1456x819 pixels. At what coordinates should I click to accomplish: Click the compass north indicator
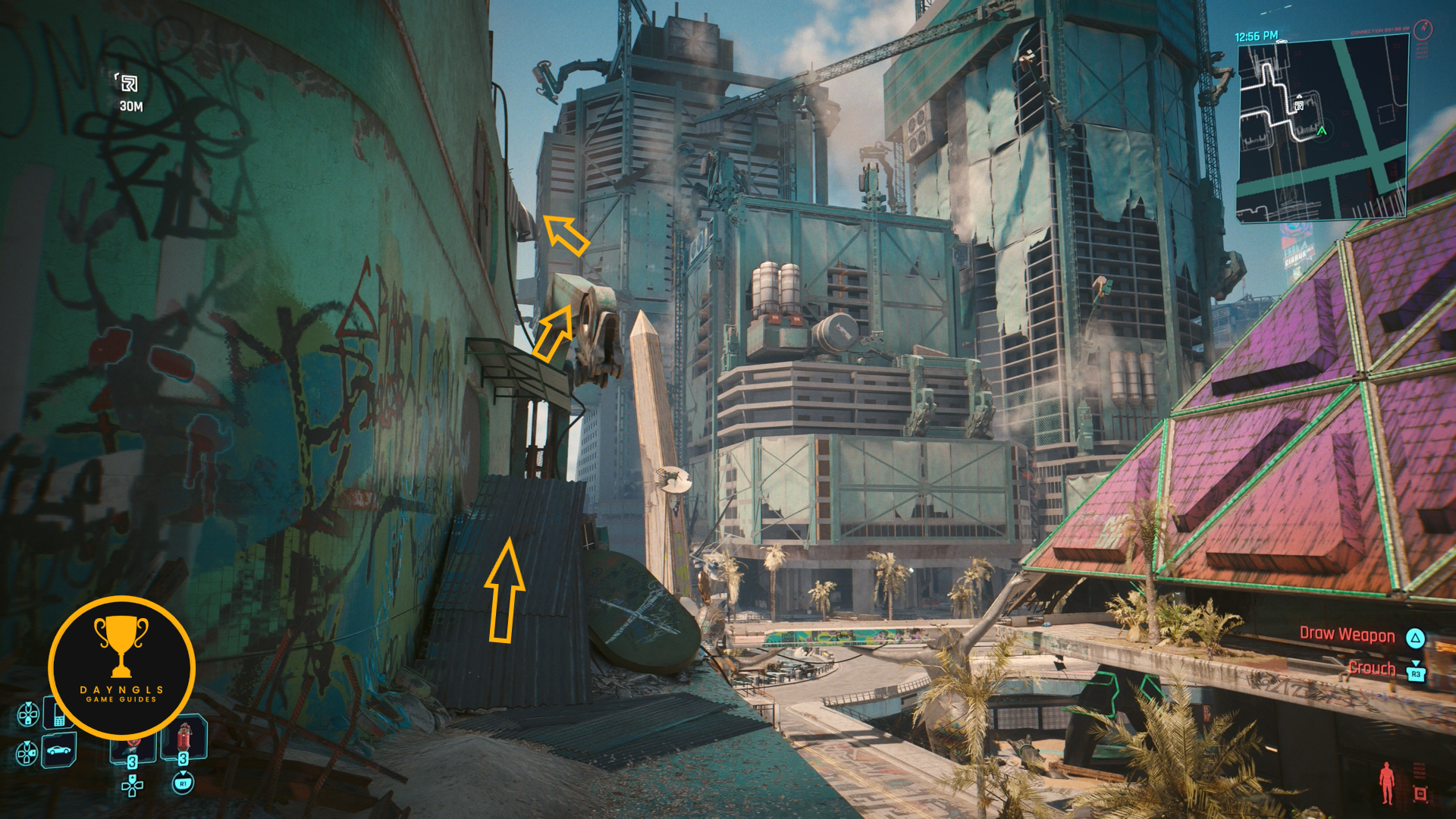pyautogui.click(x=1423, y=30)
